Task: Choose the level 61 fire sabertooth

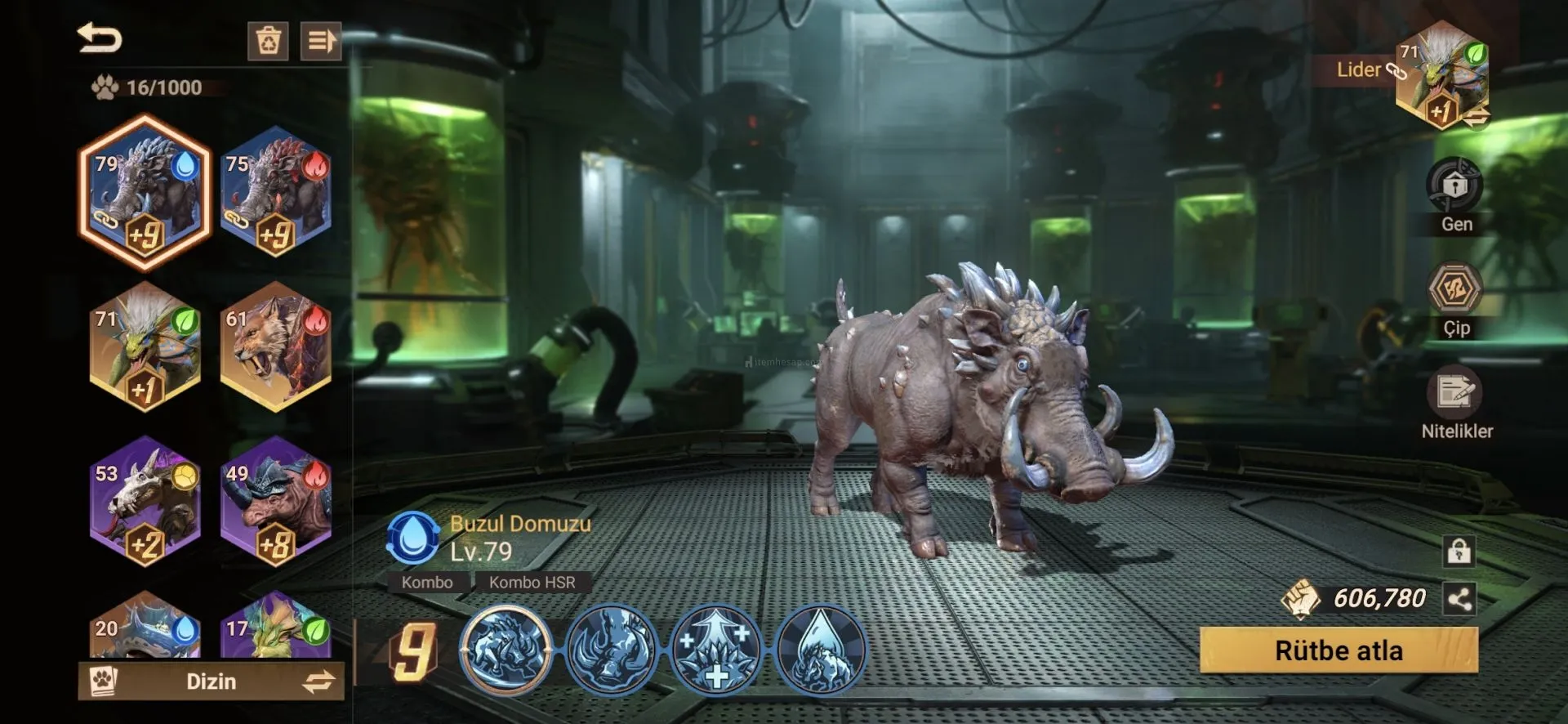Action: point(276,346)
